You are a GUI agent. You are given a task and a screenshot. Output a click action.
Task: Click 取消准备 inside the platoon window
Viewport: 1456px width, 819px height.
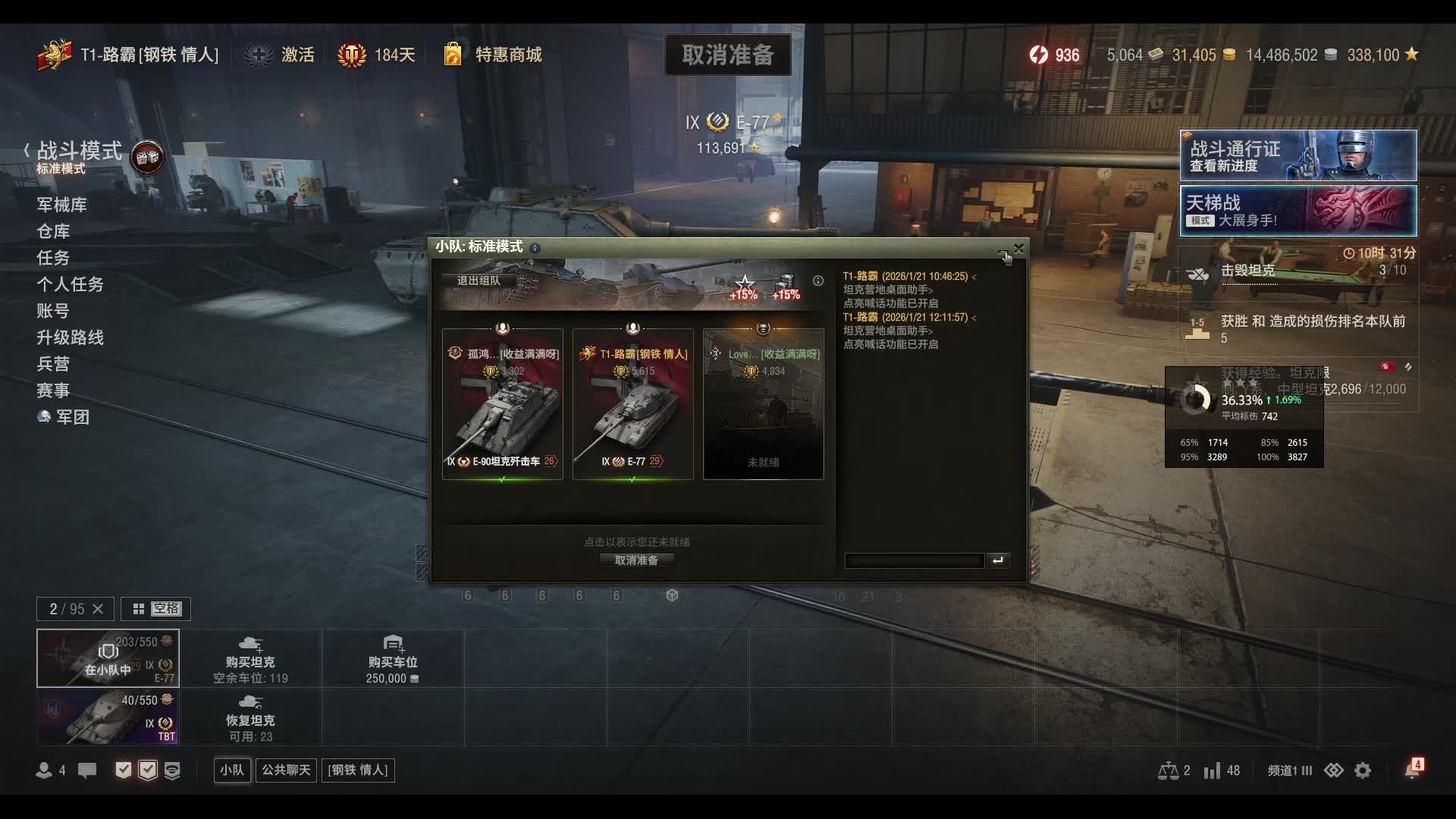pyautogui.click(x=636, y=560)
